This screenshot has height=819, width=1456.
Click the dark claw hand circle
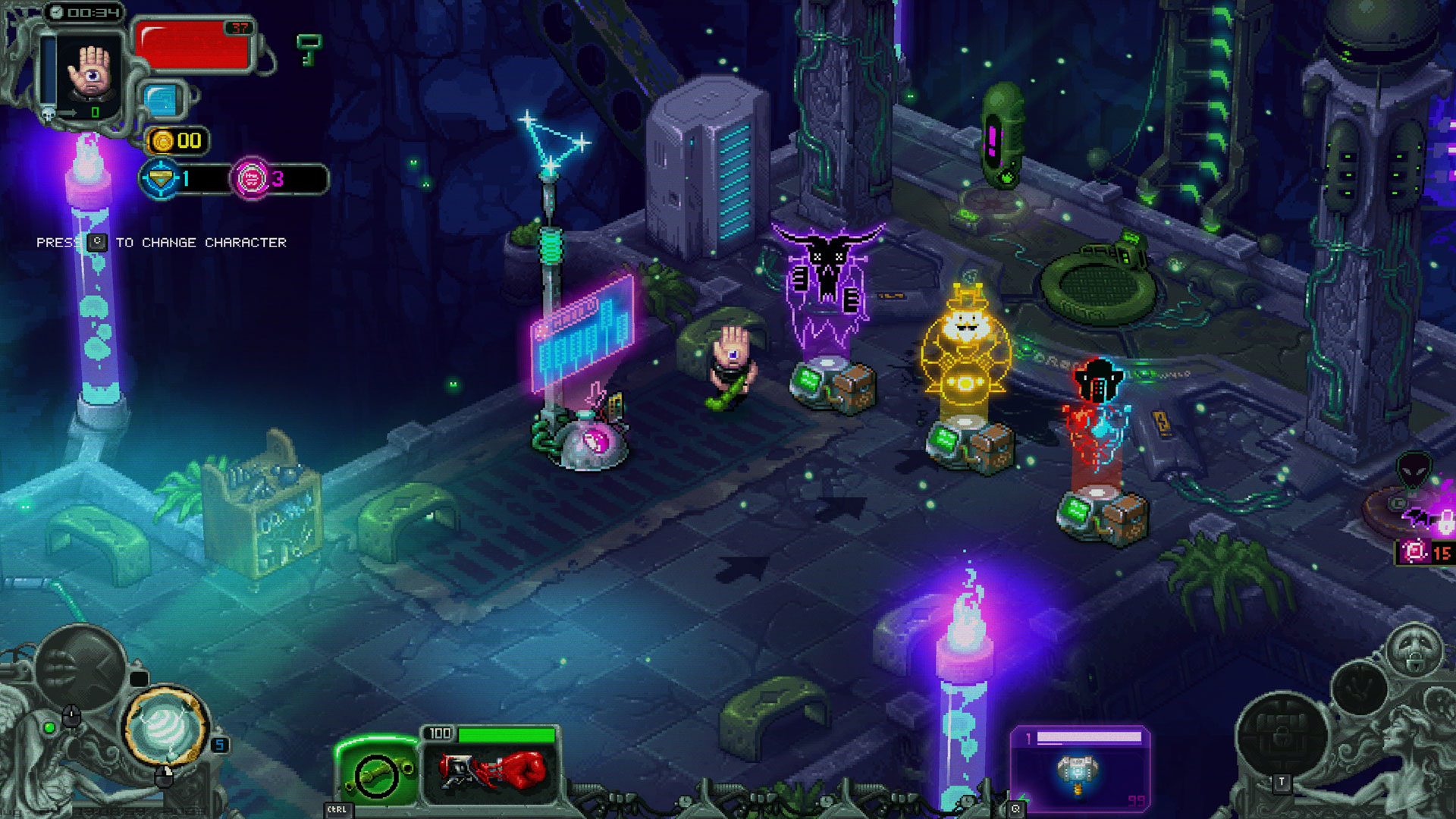[1359, 689]
